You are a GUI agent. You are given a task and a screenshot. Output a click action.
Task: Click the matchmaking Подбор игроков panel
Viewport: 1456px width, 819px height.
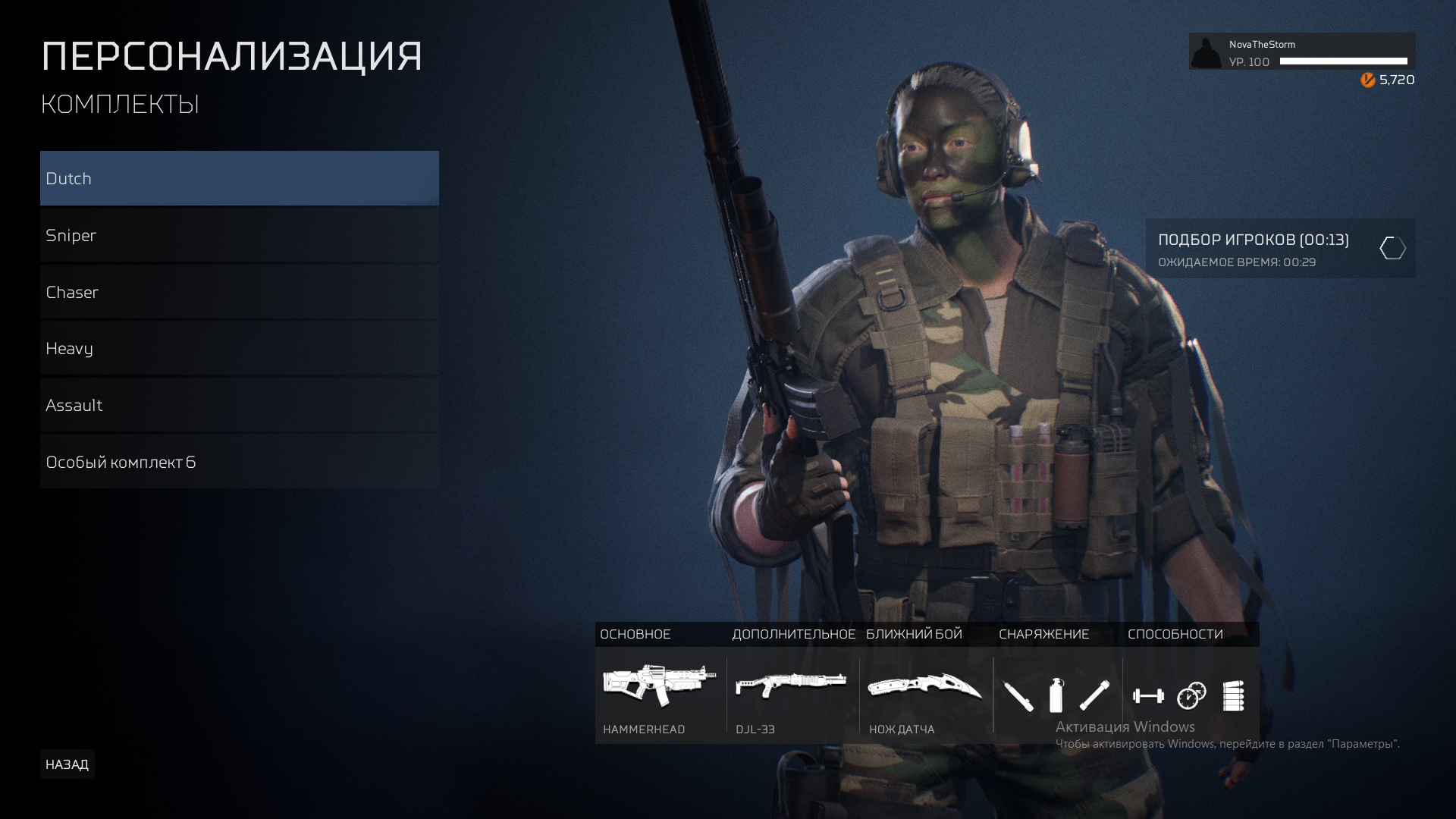1279,249
